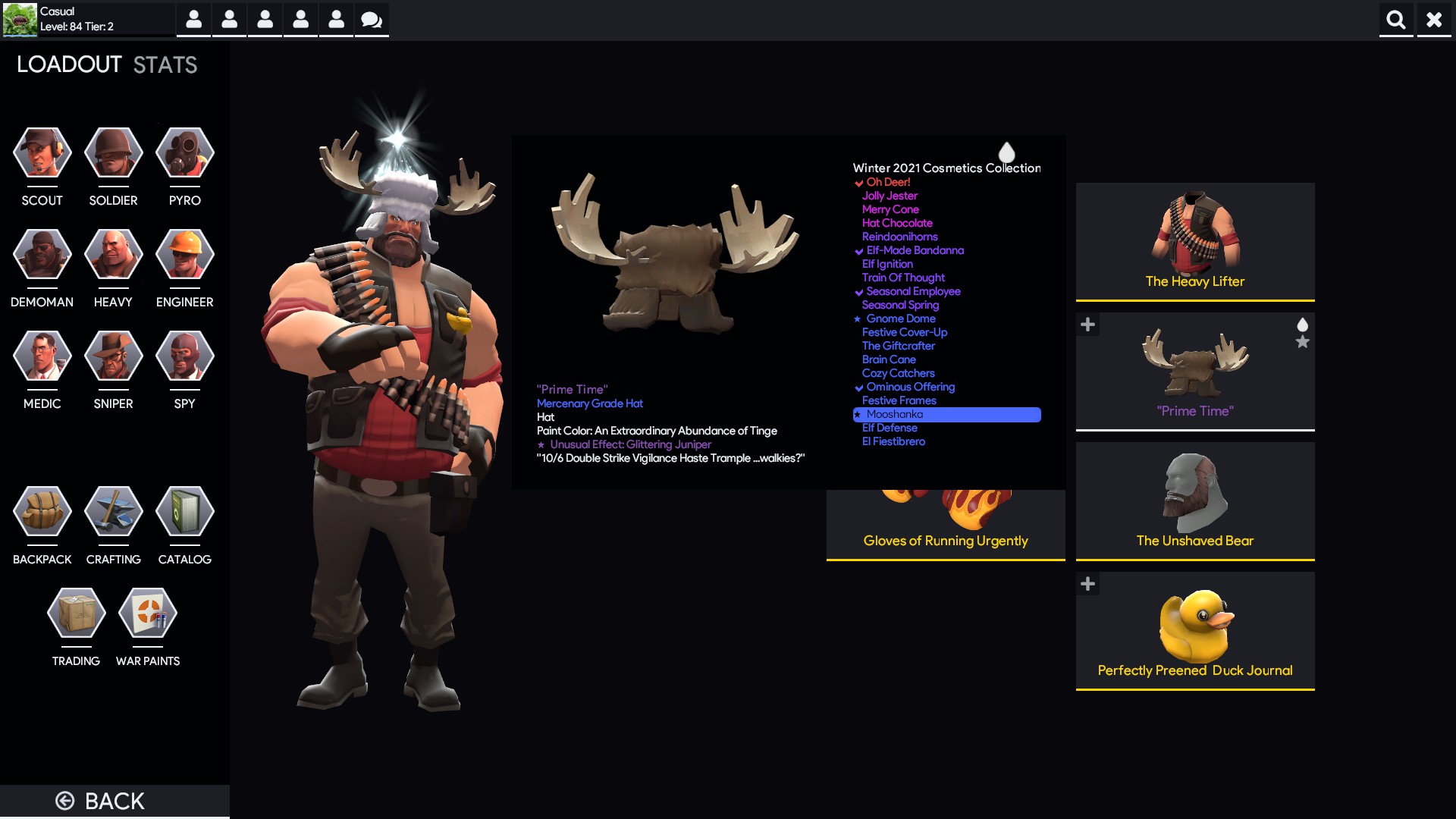Open the Catalog
1456x819 pixels.
coord(184,512)
